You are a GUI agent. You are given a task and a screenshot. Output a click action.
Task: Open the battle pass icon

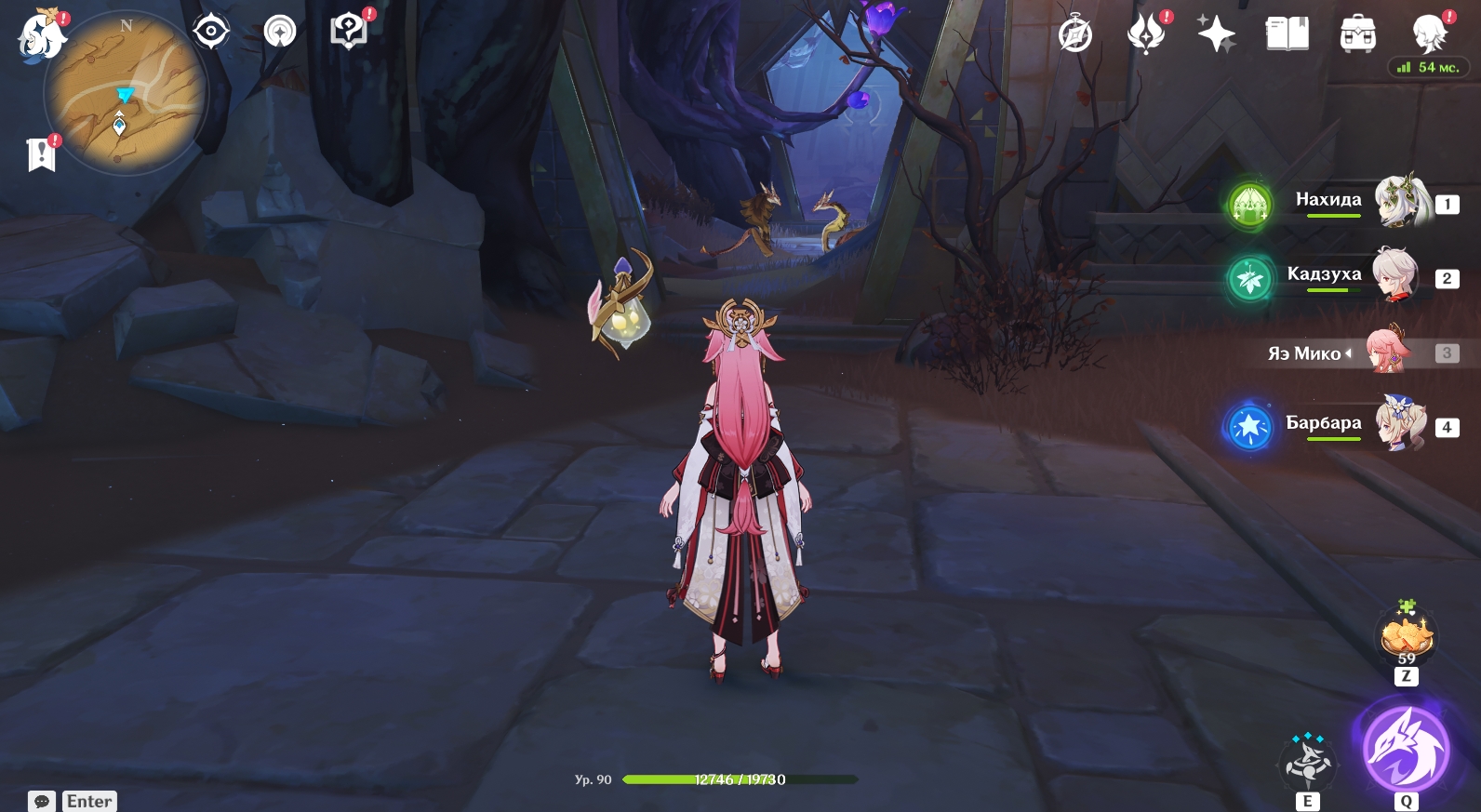(1146, 34)
